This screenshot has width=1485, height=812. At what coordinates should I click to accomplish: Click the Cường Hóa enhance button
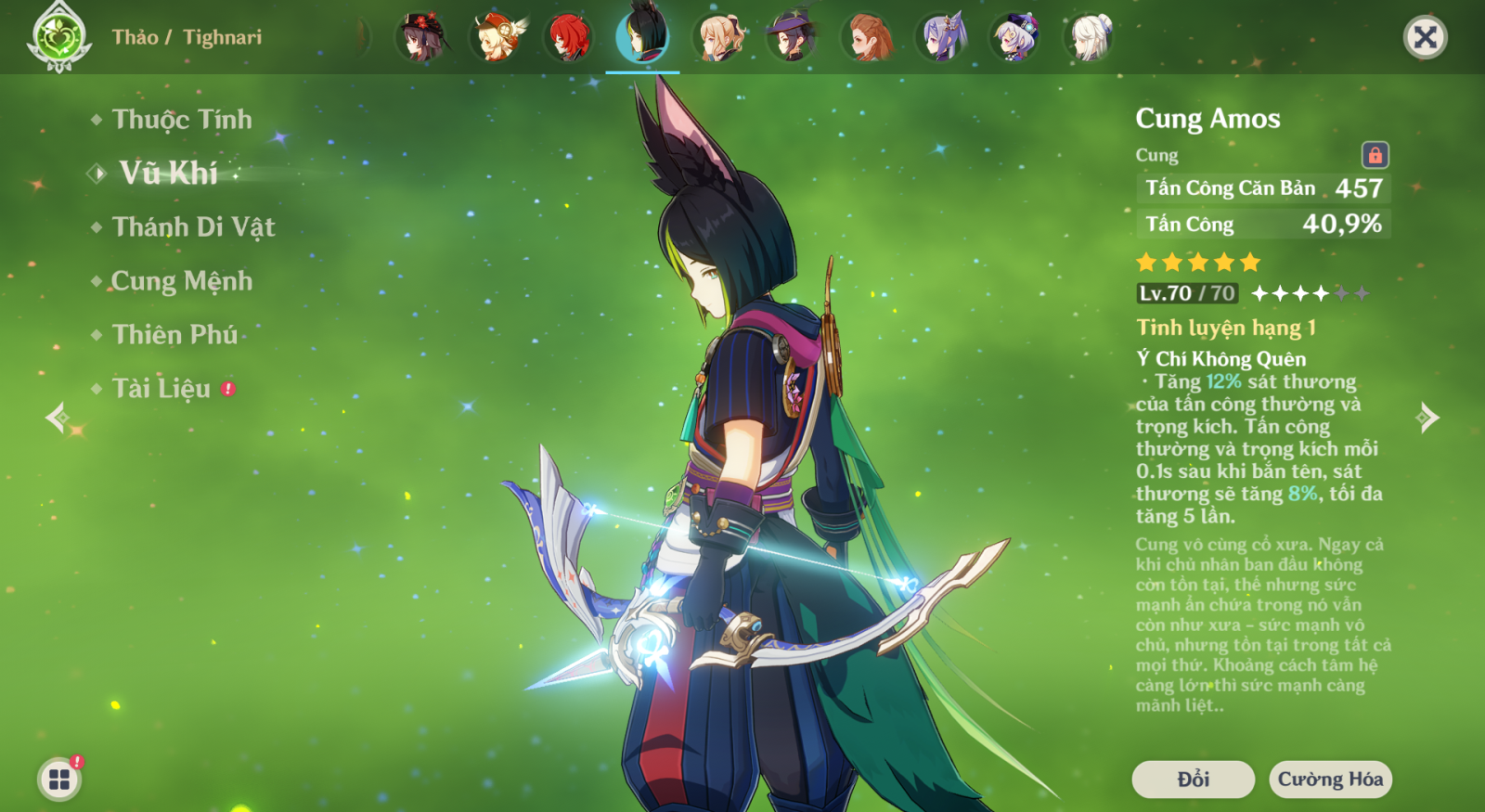(1330, 780)
